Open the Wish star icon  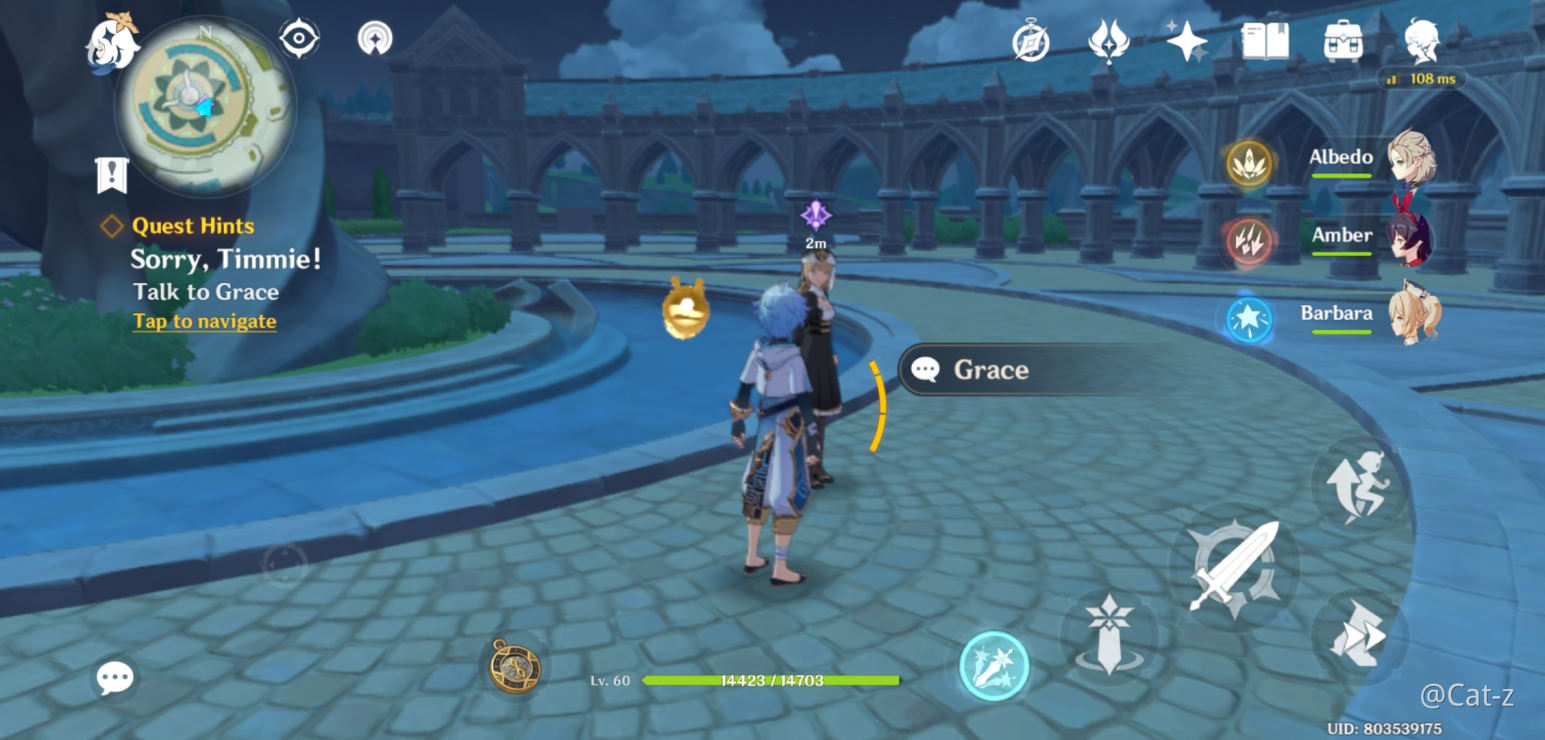[x=1187, y=42]
